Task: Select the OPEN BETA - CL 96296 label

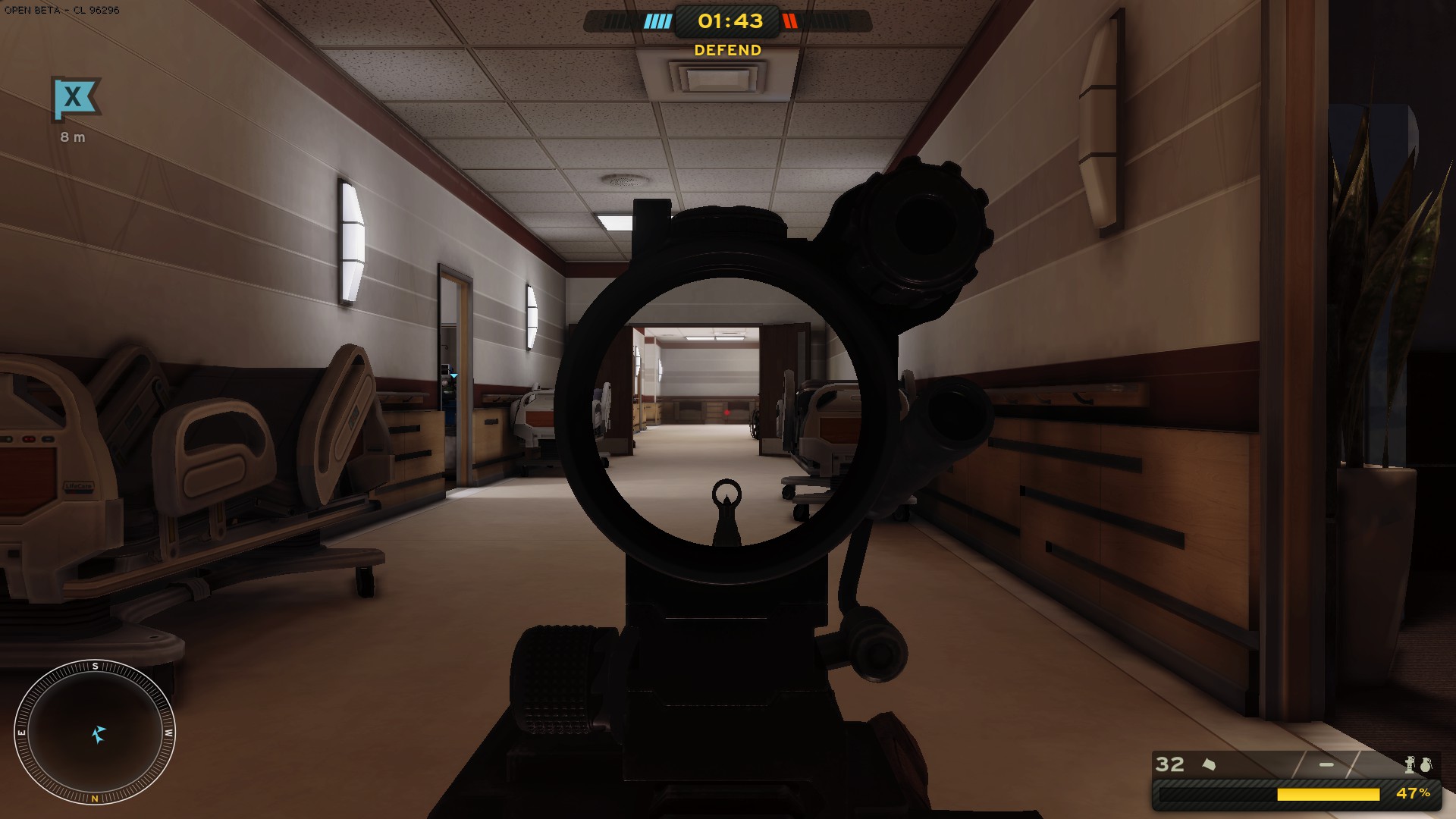Action: coord(61,11)
